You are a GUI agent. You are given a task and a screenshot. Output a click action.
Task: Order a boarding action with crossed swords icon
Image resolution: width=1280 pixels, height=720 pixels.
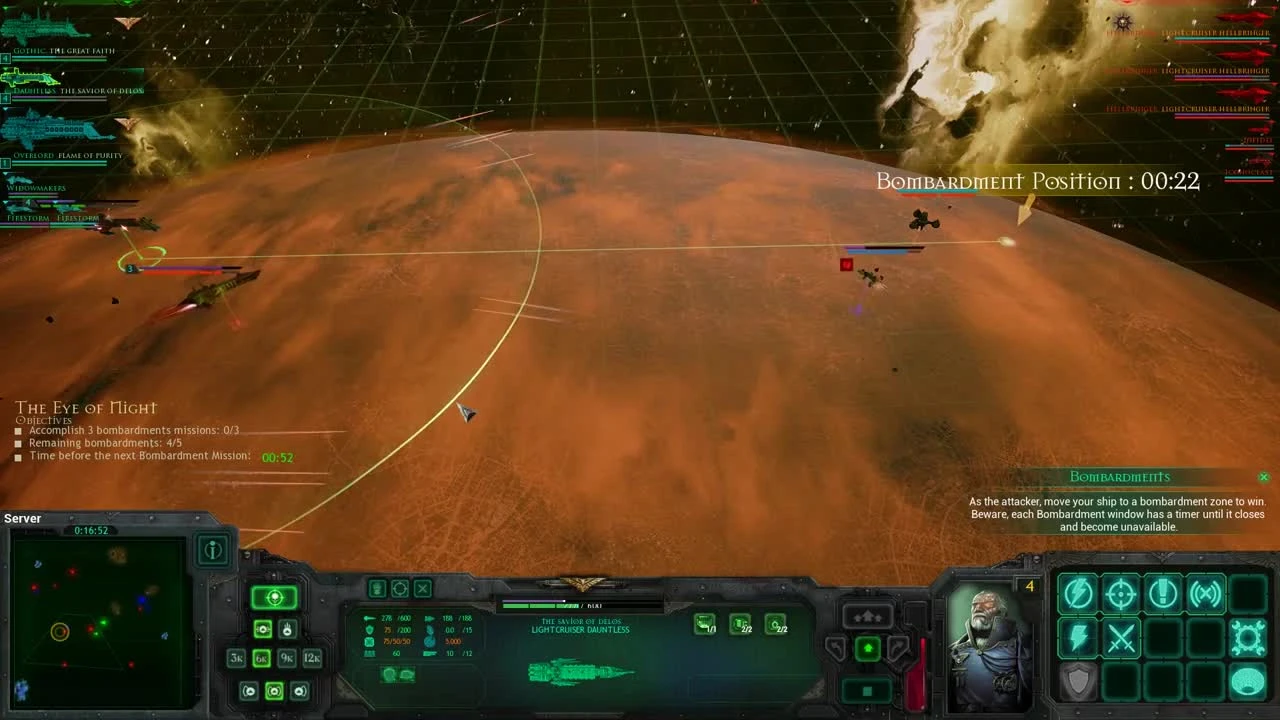1120,638
